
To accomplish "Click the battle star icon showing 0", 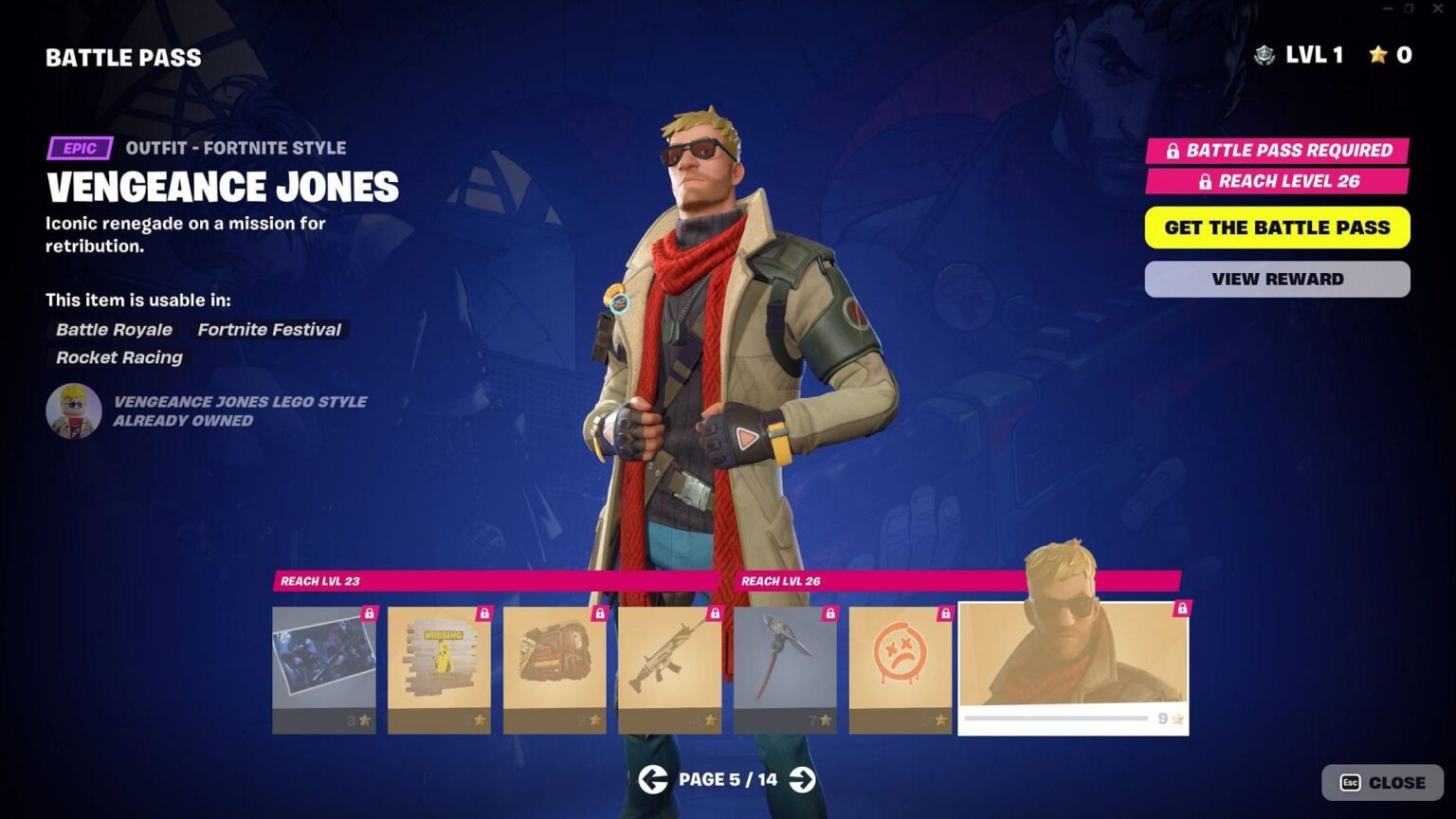I will pos(1377,55).
